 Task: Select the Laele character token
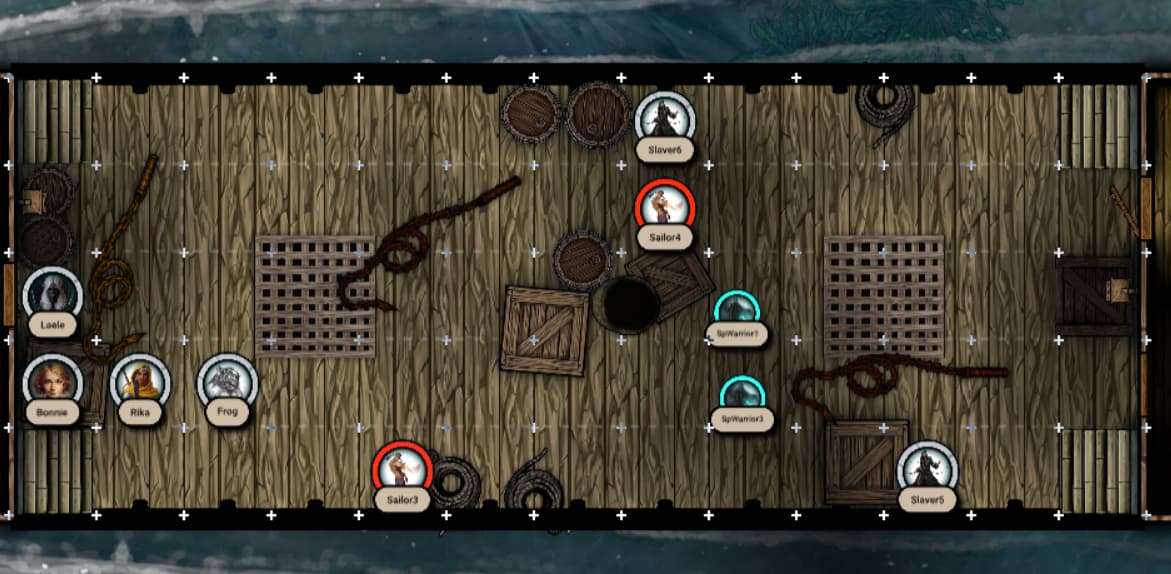[x=52, y=294]
